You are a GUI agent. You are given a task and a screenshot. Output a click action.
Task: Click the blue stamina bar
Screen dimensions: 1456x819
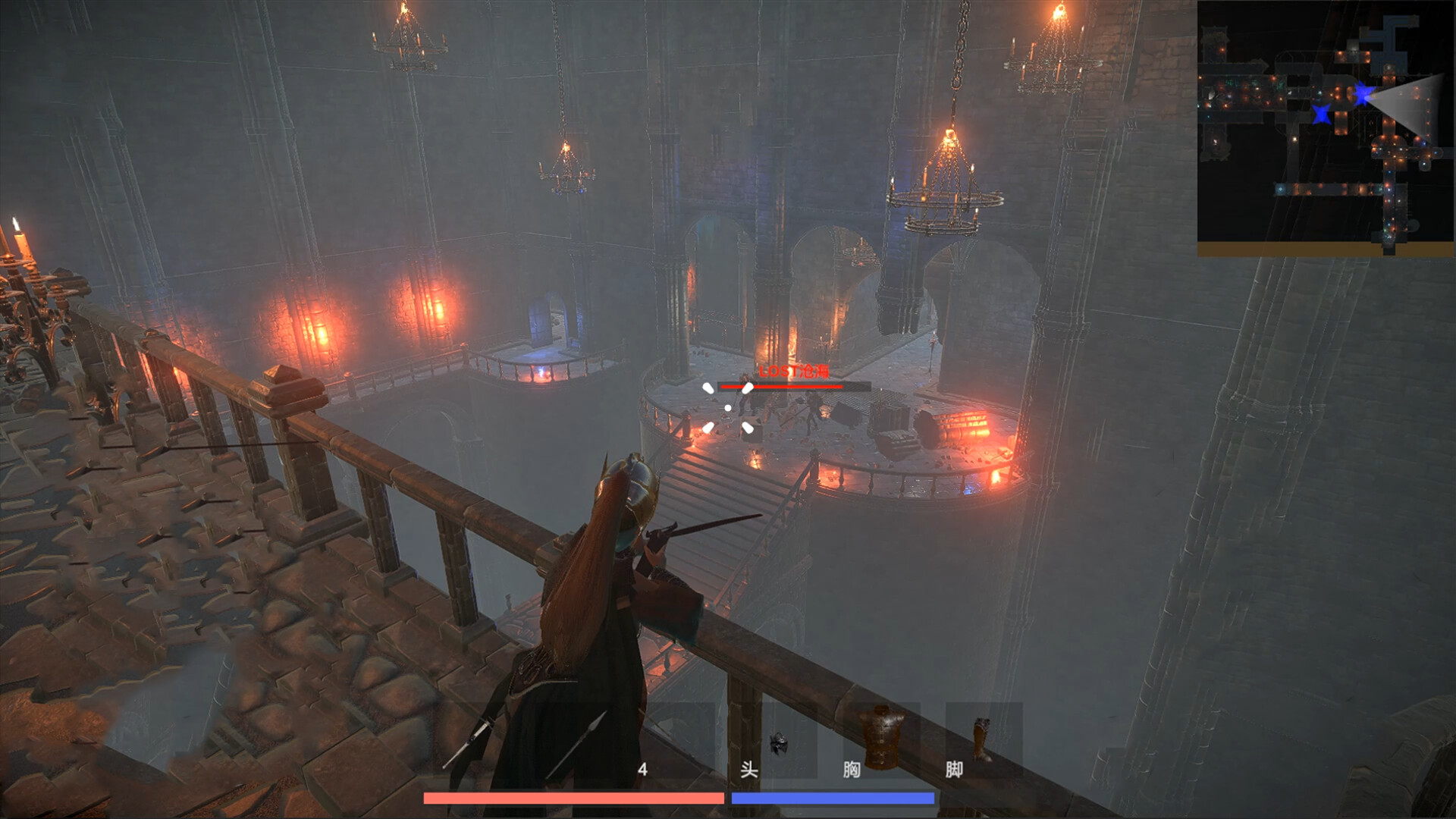833,797
